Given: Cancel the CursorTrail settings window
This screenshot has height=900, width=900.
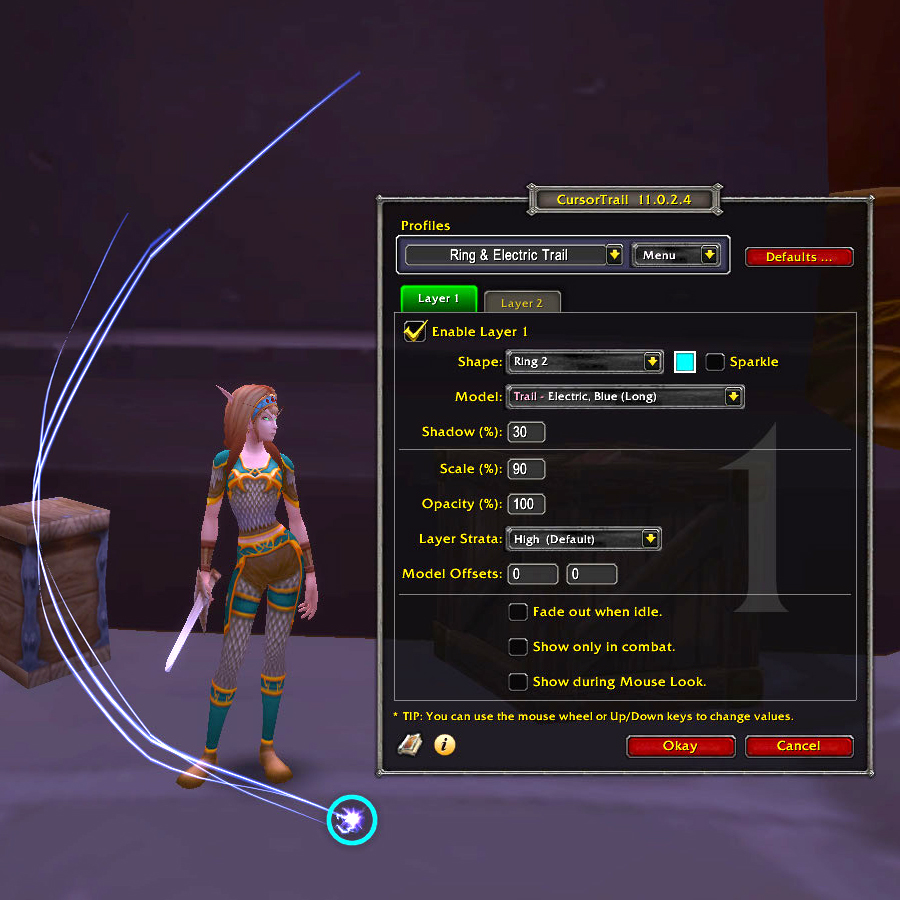Looking at the screenshot, I should point(798,746).
